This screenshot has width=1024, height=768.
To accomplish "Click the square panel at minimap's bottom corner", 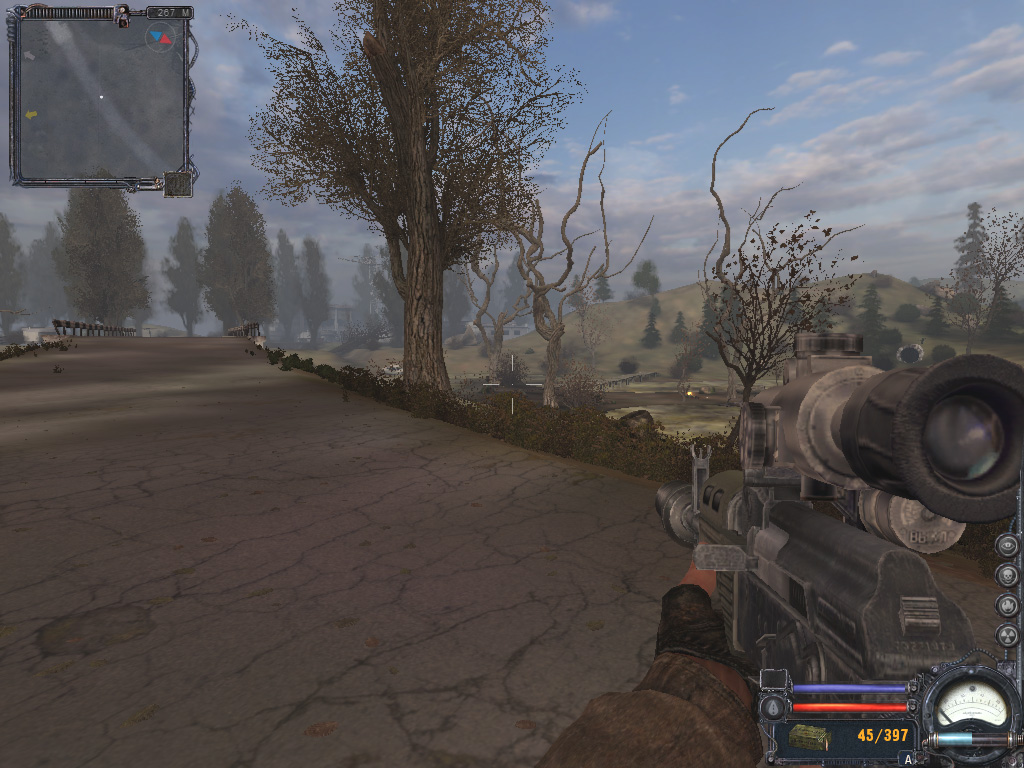I will click(178, 184).
